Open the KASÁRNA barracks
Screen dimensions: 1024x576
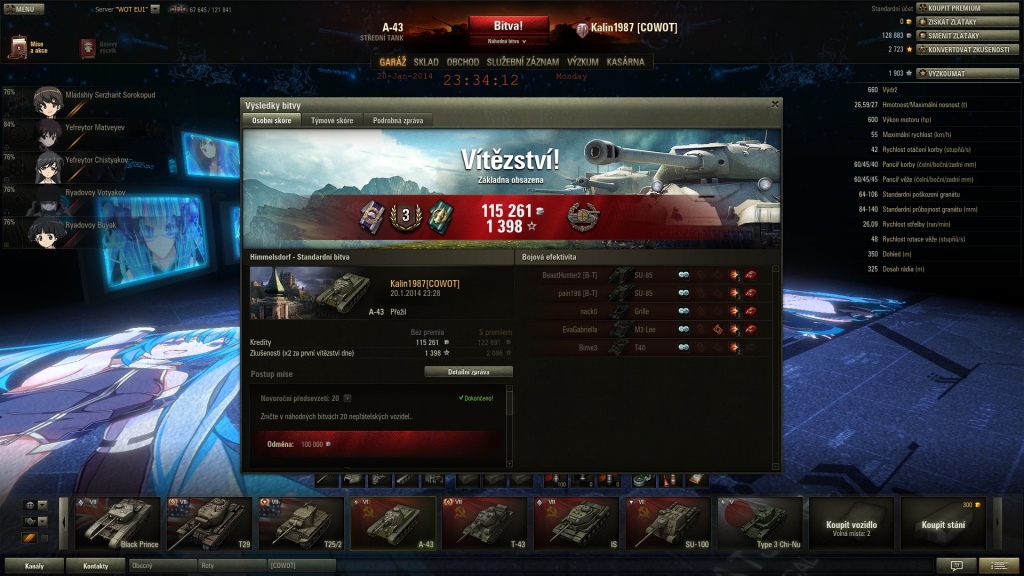(626, 62)
